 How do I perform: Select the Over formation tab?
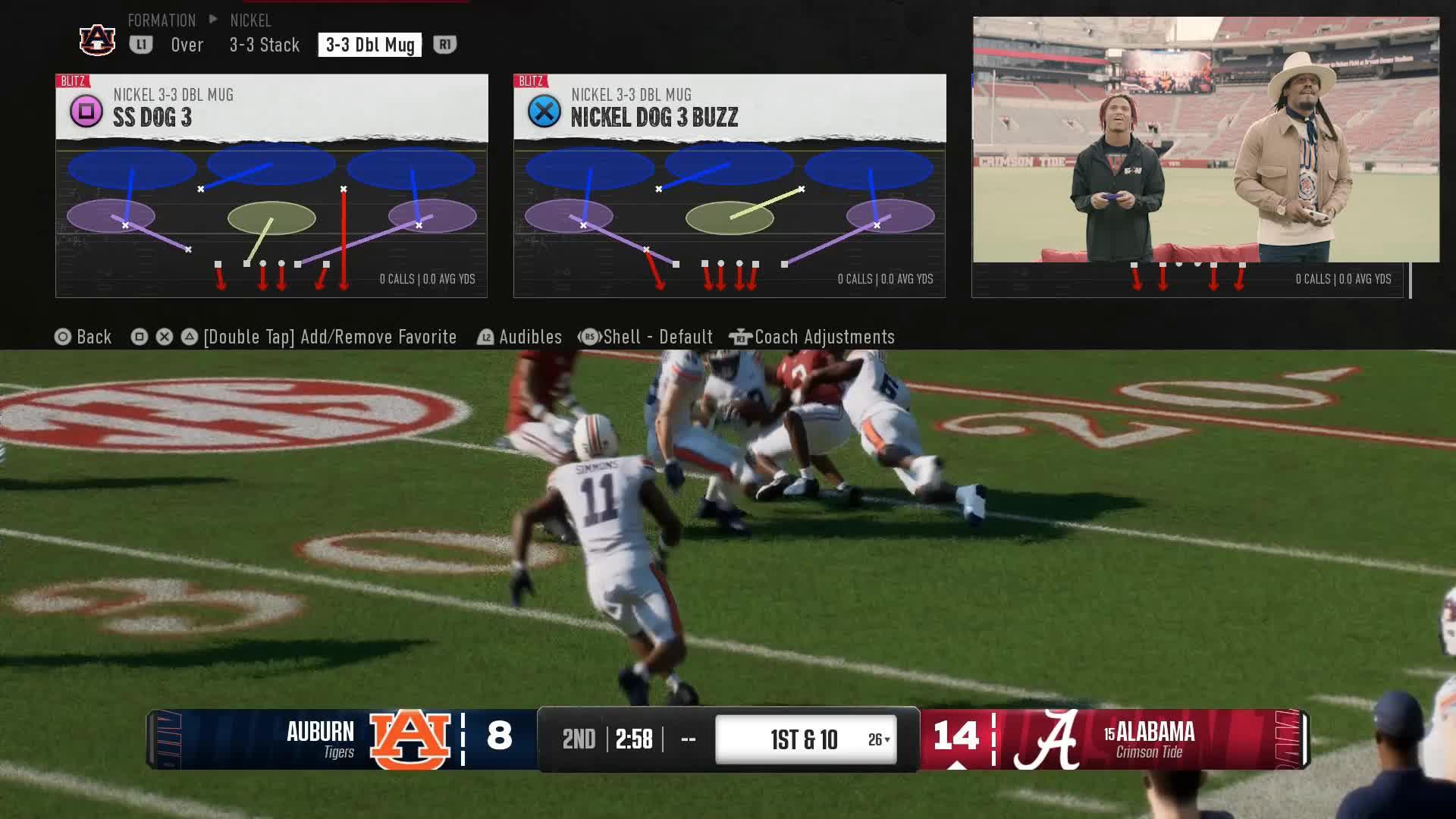coord(186,45)
